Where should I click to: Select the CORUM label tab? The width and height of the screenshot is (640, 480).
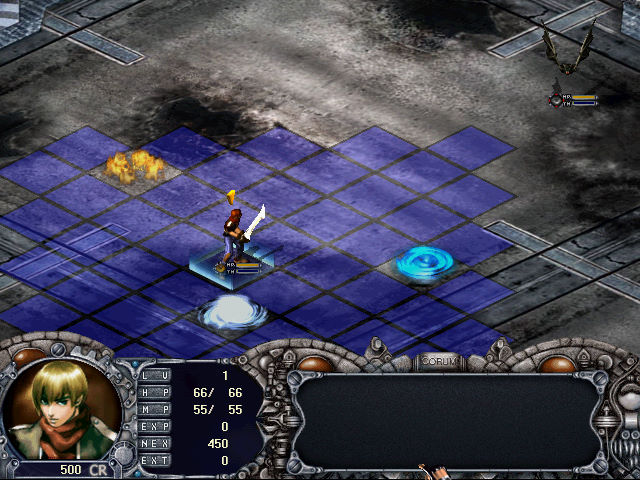click(x=439, y=361)
